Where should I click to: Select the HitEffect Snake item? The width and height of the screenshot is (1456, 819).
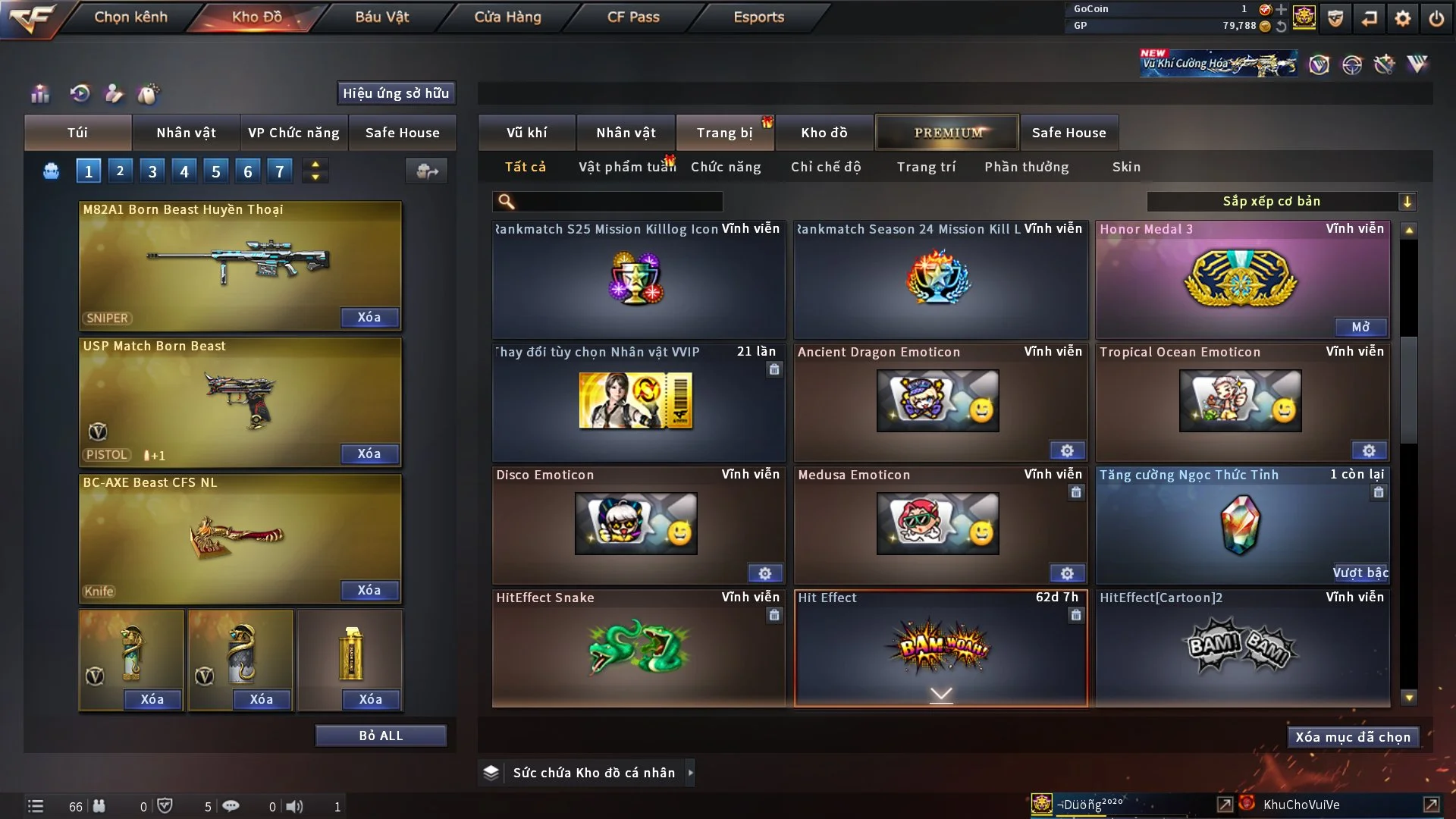click(638, 647)
